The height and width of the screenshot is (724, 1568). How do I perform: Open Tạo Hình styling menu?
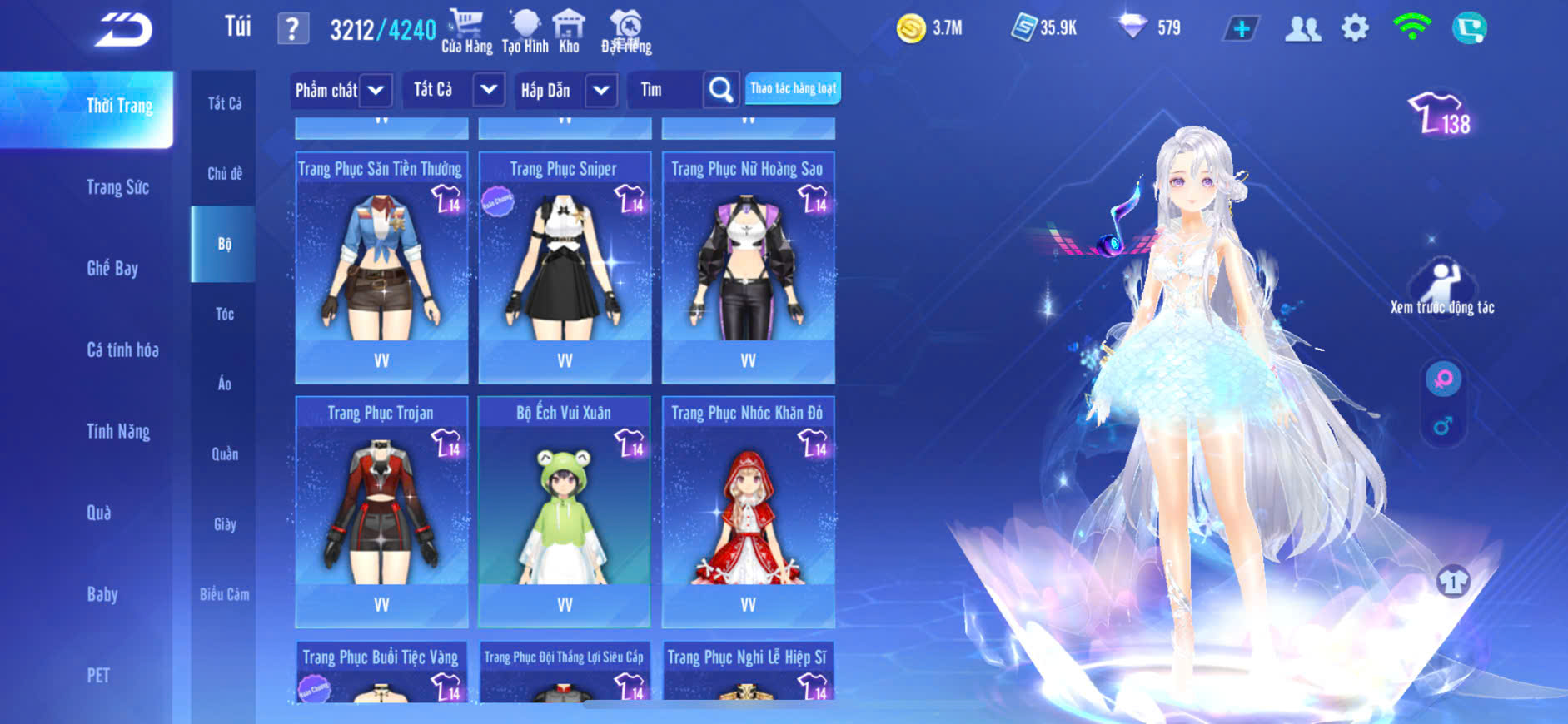pyautogui.click(x=525, y=32)
